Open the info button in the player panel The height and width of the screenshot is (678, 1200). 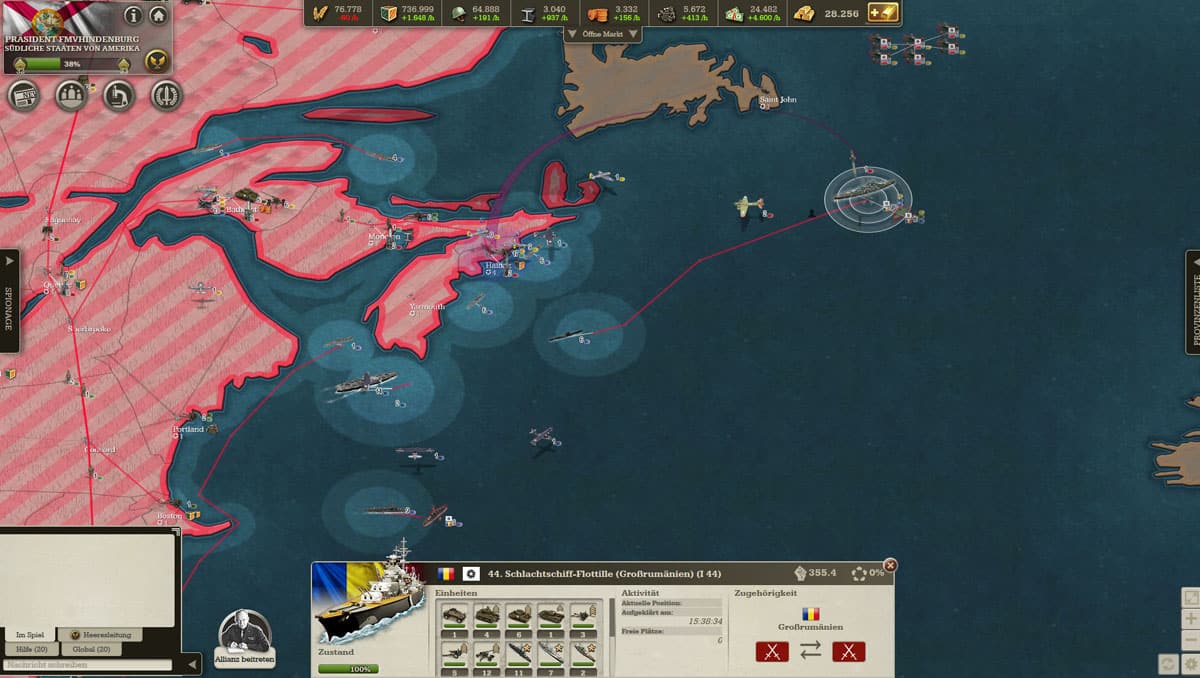coord(132,16)
